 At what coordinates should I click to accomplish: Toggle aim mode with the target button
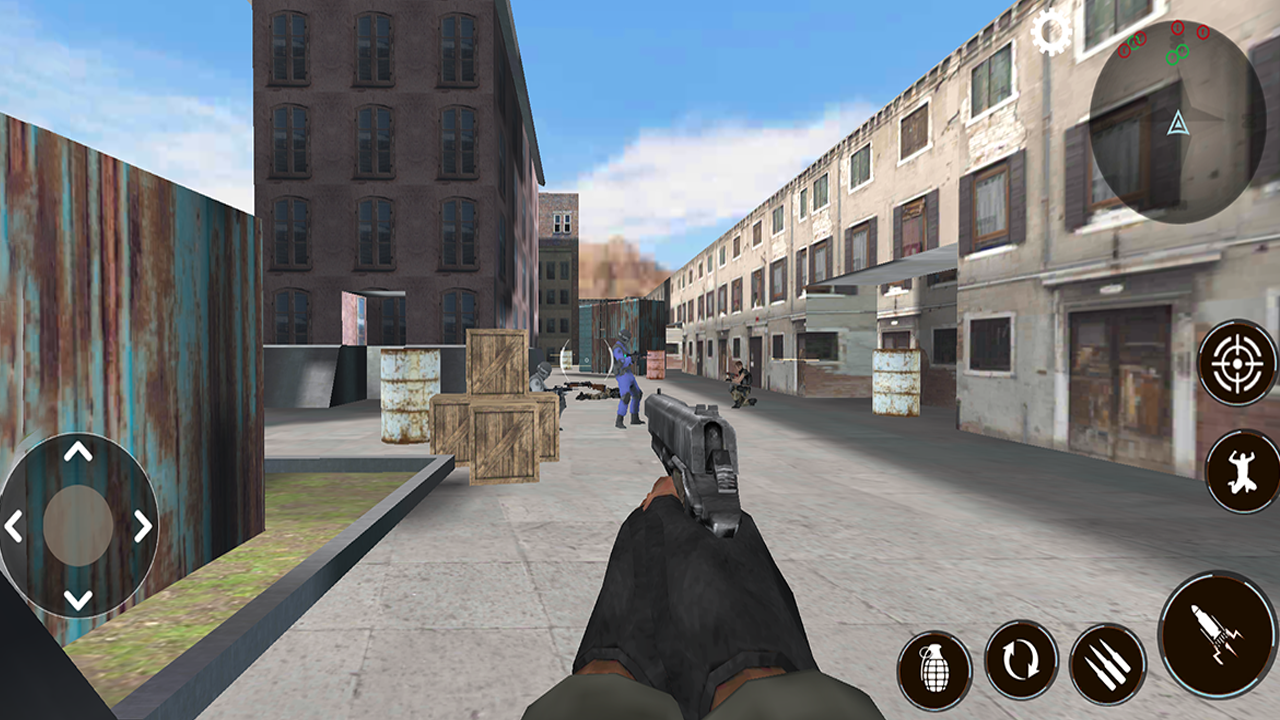pyautogui.click(x=1236, y=364)
